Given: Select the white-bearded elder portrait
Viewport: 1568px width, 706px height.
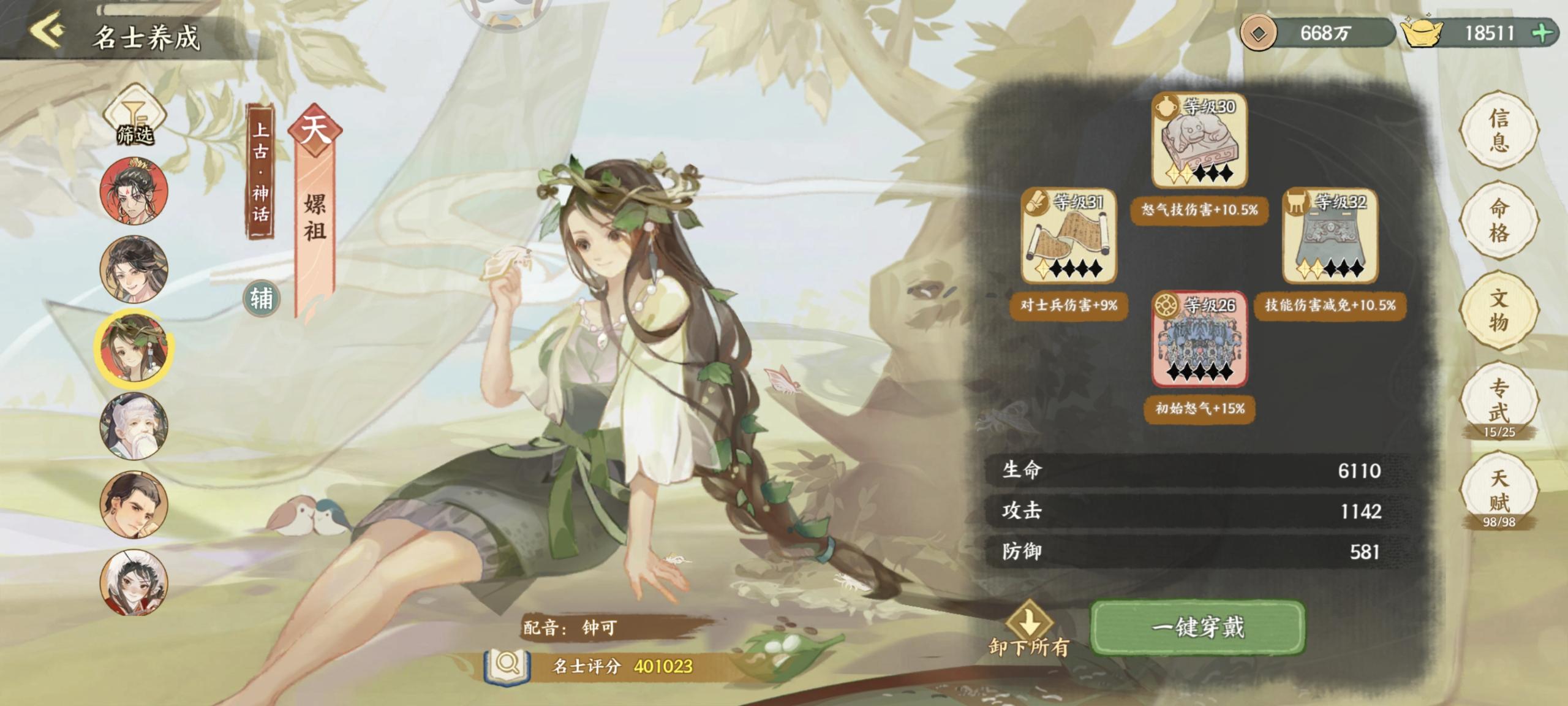Looking at the screenshot, I should click(134, 427).
